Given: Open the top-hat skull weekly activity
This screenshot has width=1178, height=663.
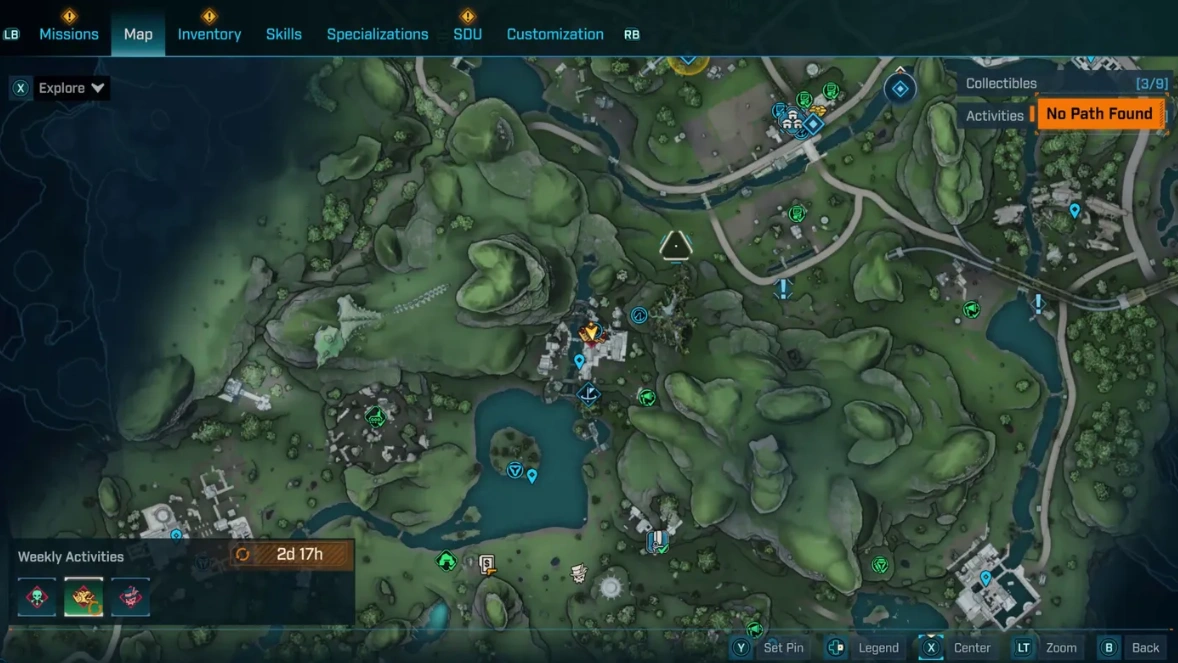Looking at the screenshot, I should coord(131,597).
